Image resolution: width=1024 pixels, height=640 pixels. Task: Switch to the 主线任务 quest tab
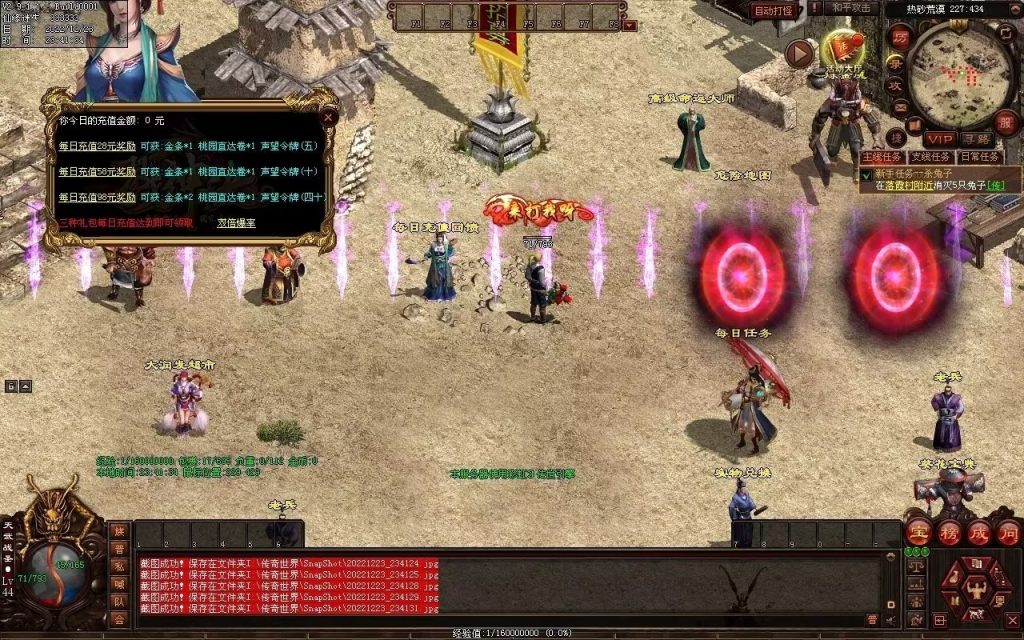click(883, 157)
